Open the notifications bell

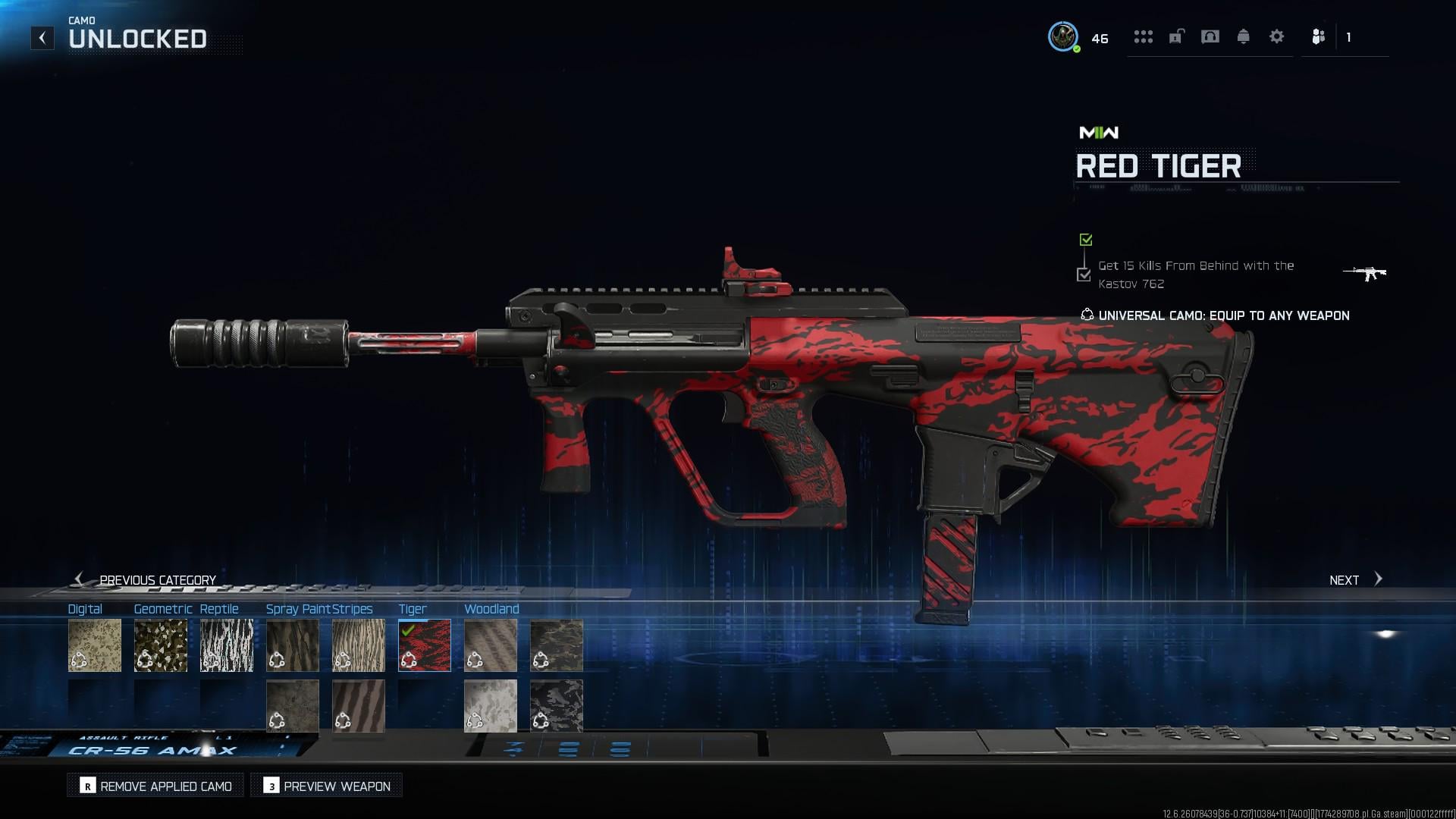[1243, 36]
